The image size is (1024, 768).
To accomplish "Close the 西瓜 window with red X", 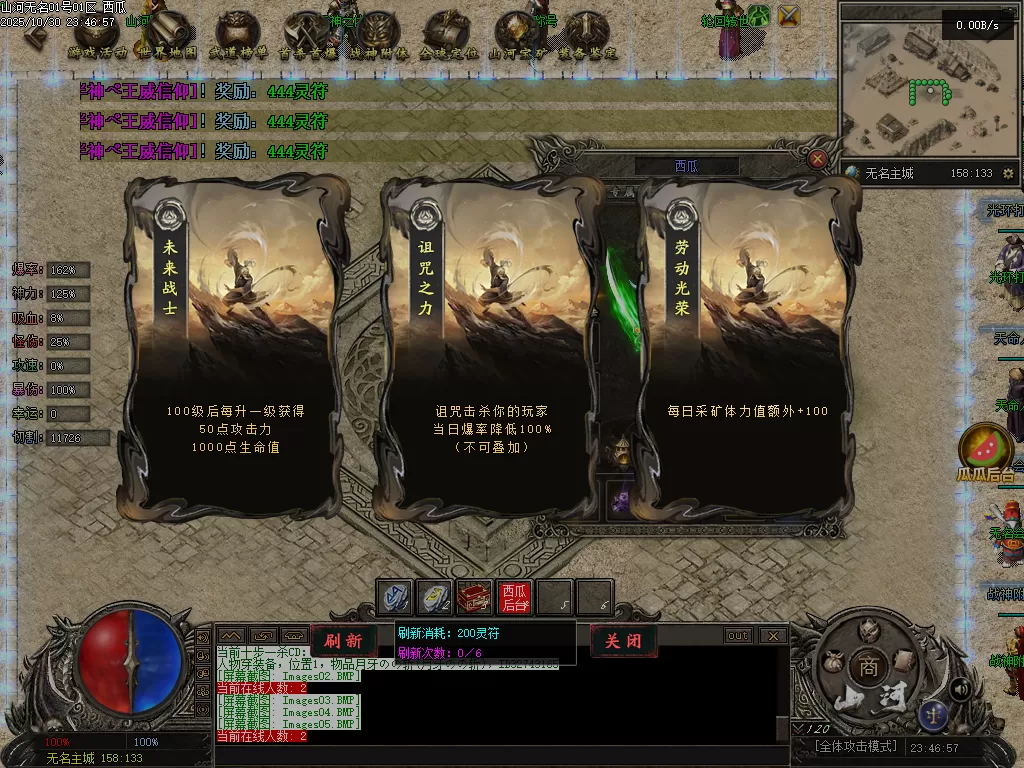I will click(818, 159).
